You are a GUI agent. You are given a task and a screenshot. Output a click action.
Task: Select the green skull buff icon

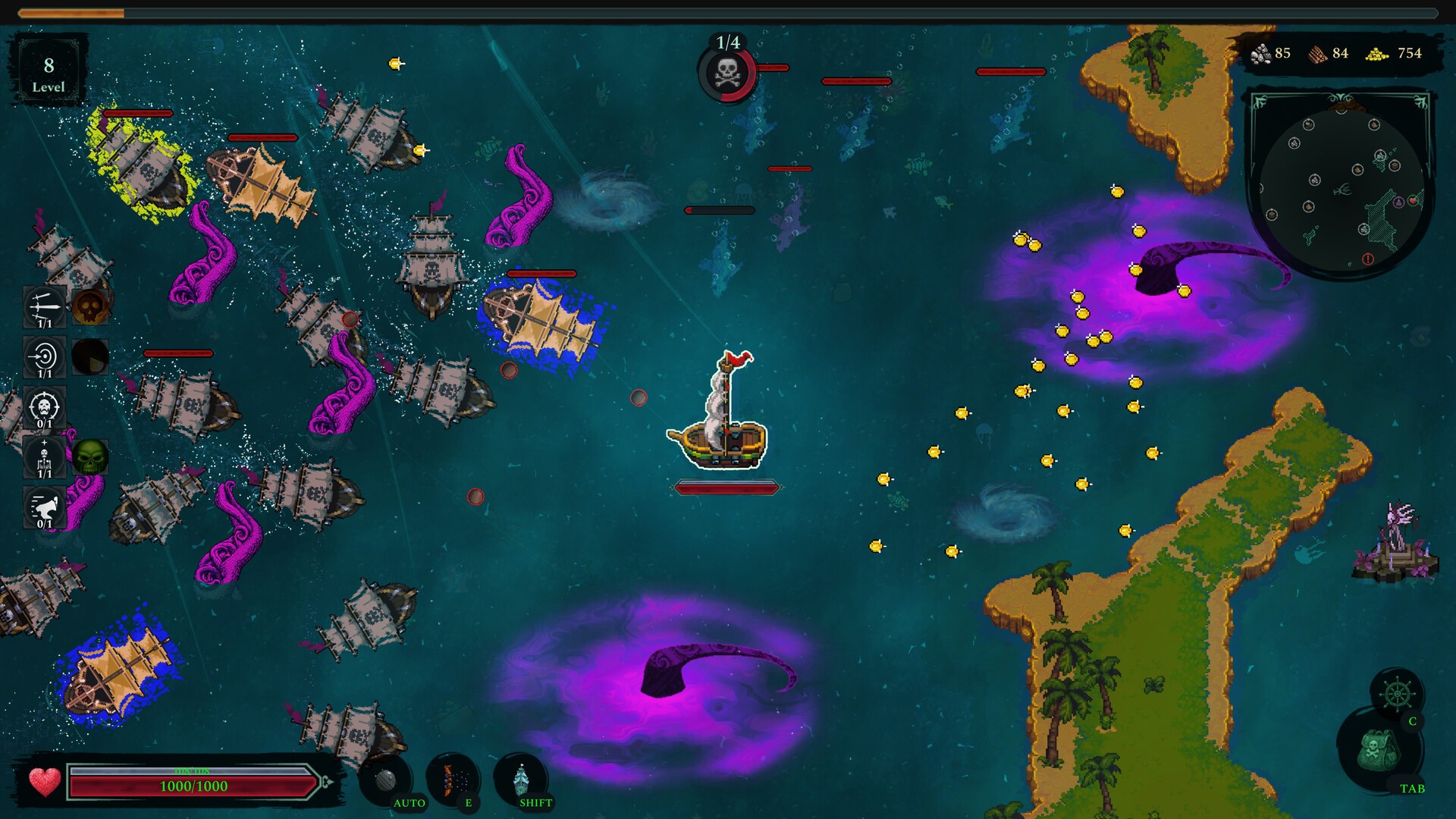[x=90, y=457]
